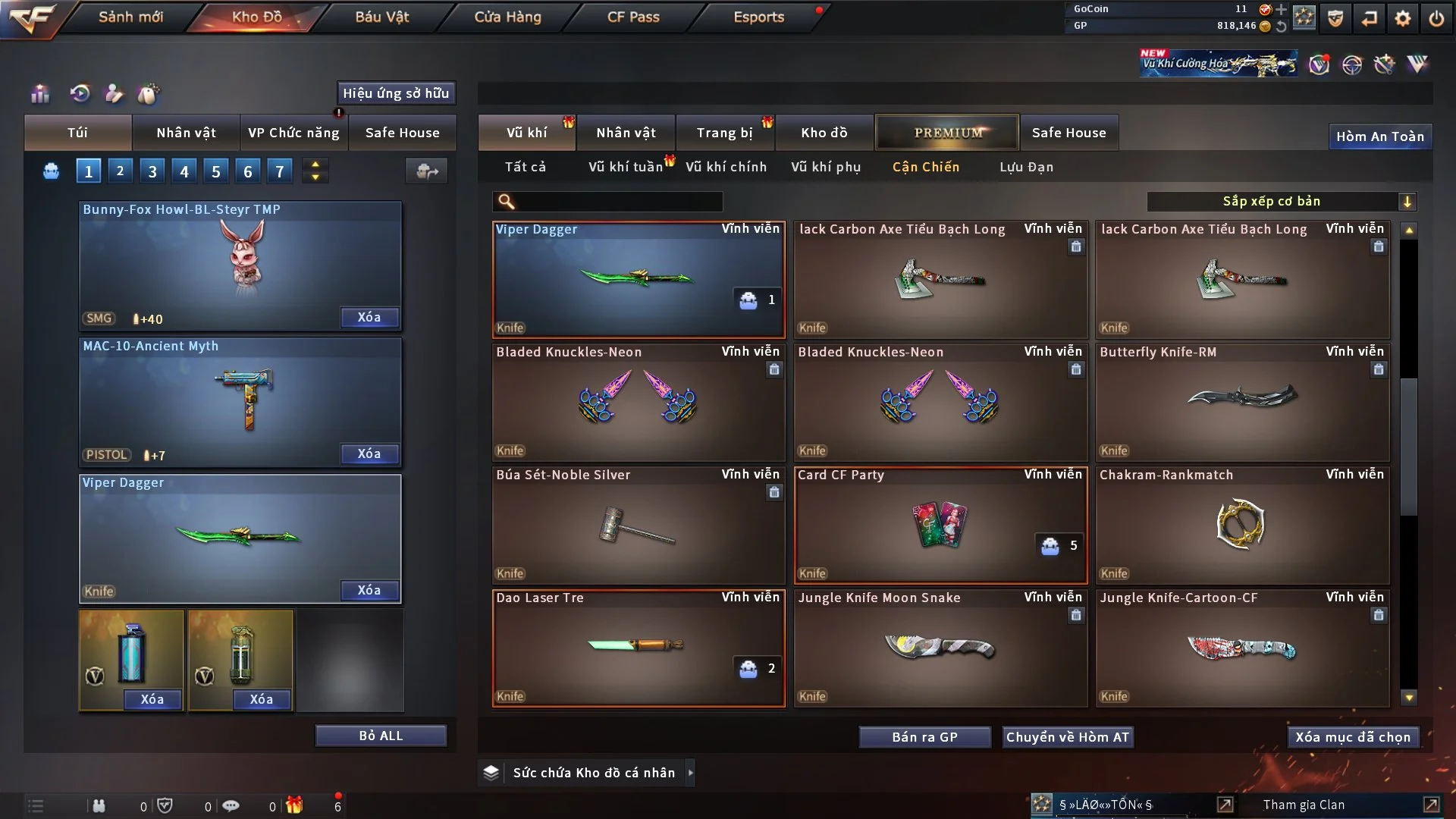Switch to the Nhân vật bag tab
Image resolution: width=1456 pixels, height=819 pixels.
click(186, 133)
